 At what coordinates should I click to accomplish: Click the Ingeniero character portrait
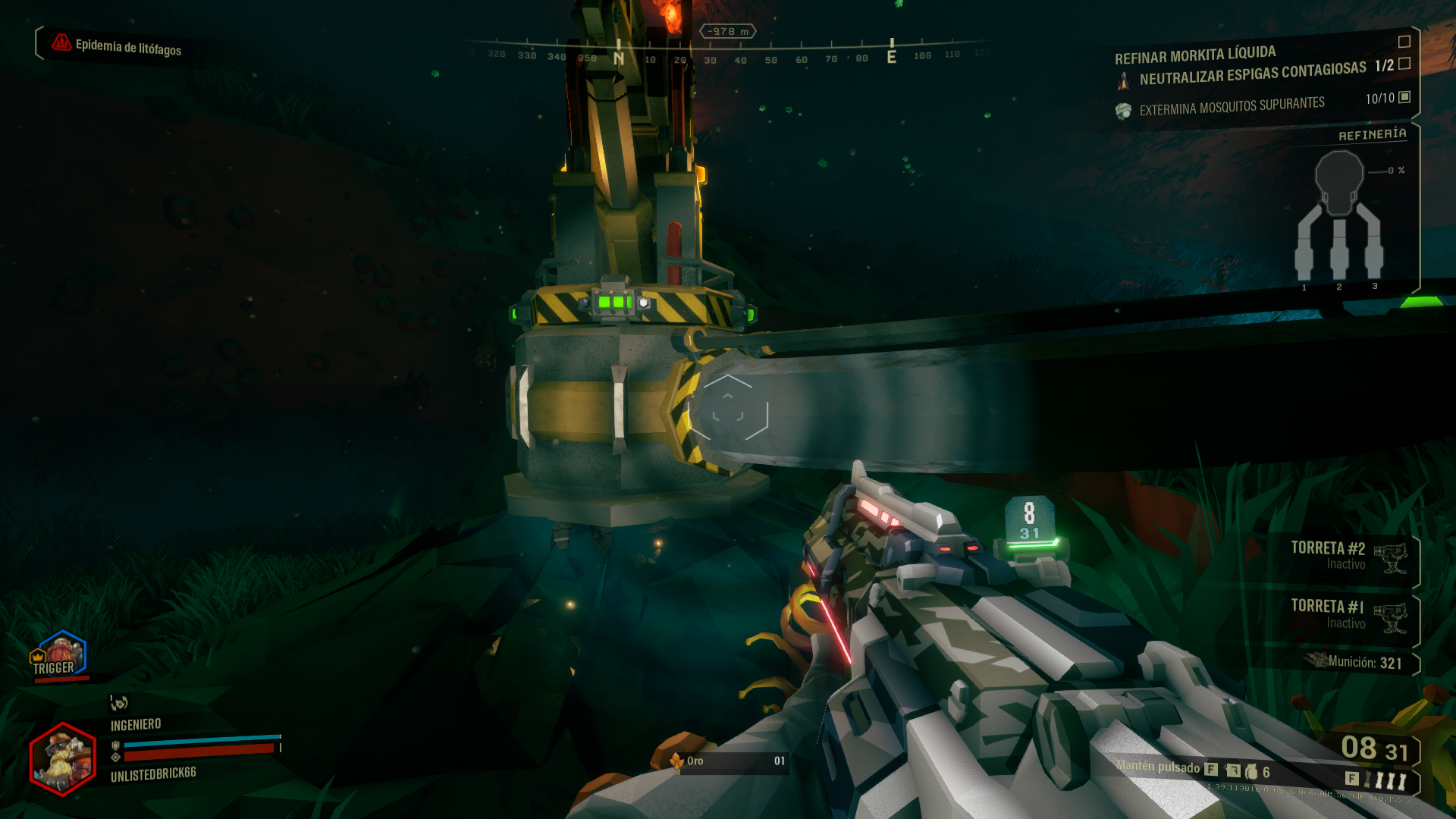(x=63, y=758)
